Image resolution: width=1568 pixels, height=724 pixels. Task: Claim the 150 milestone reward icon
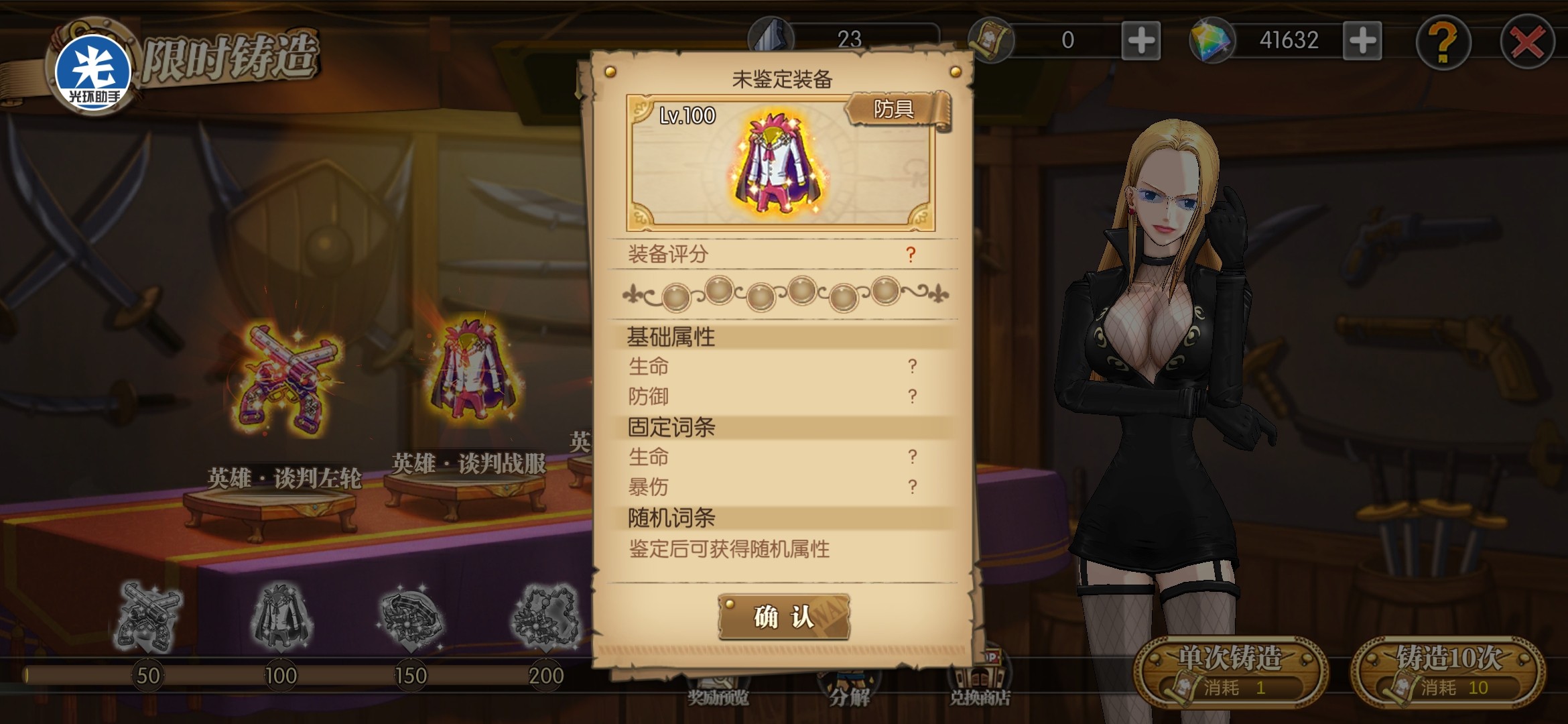(410, 617)
